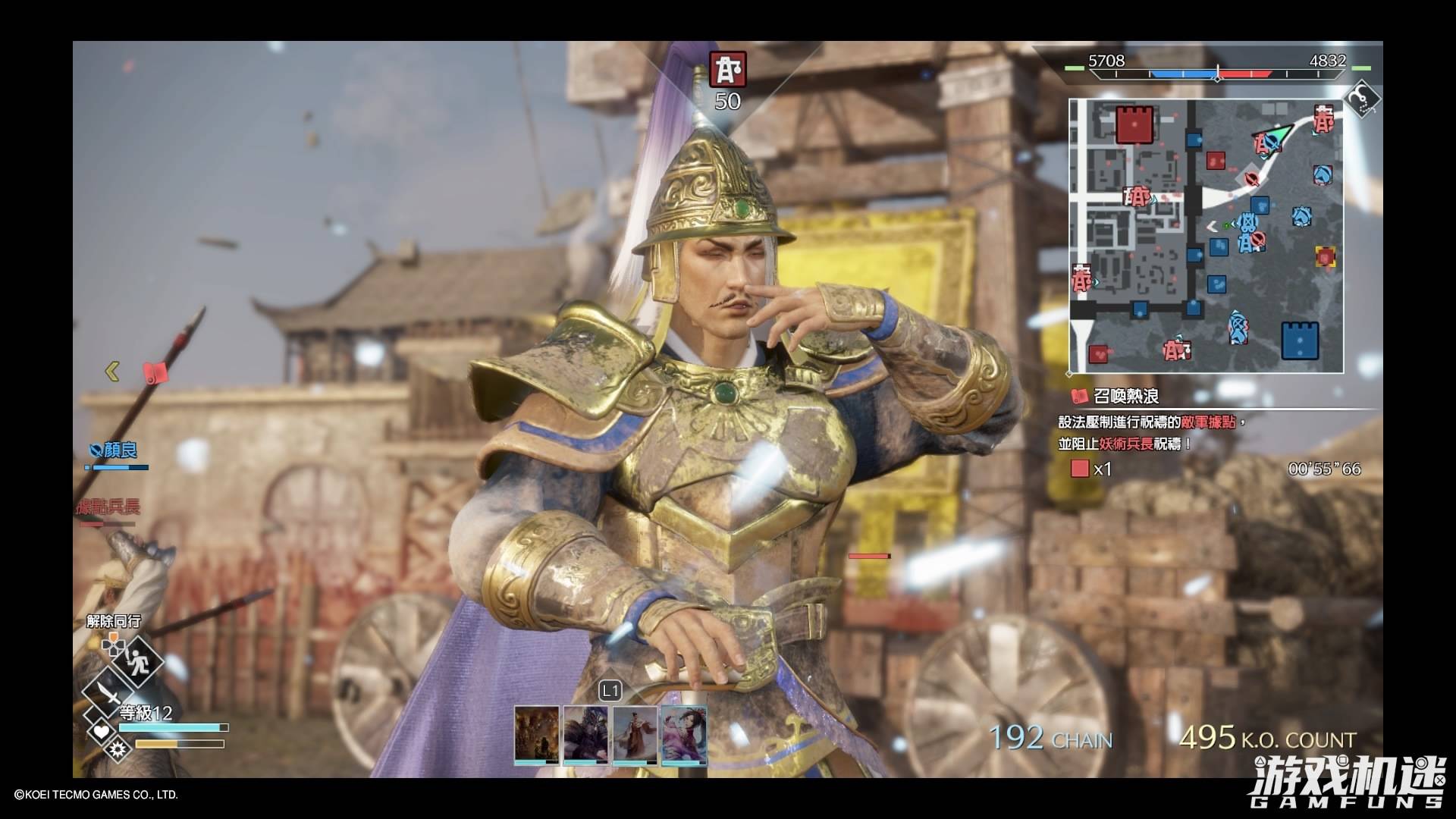
Task: Click the starburst musou icon
Action: pos(118,750)
